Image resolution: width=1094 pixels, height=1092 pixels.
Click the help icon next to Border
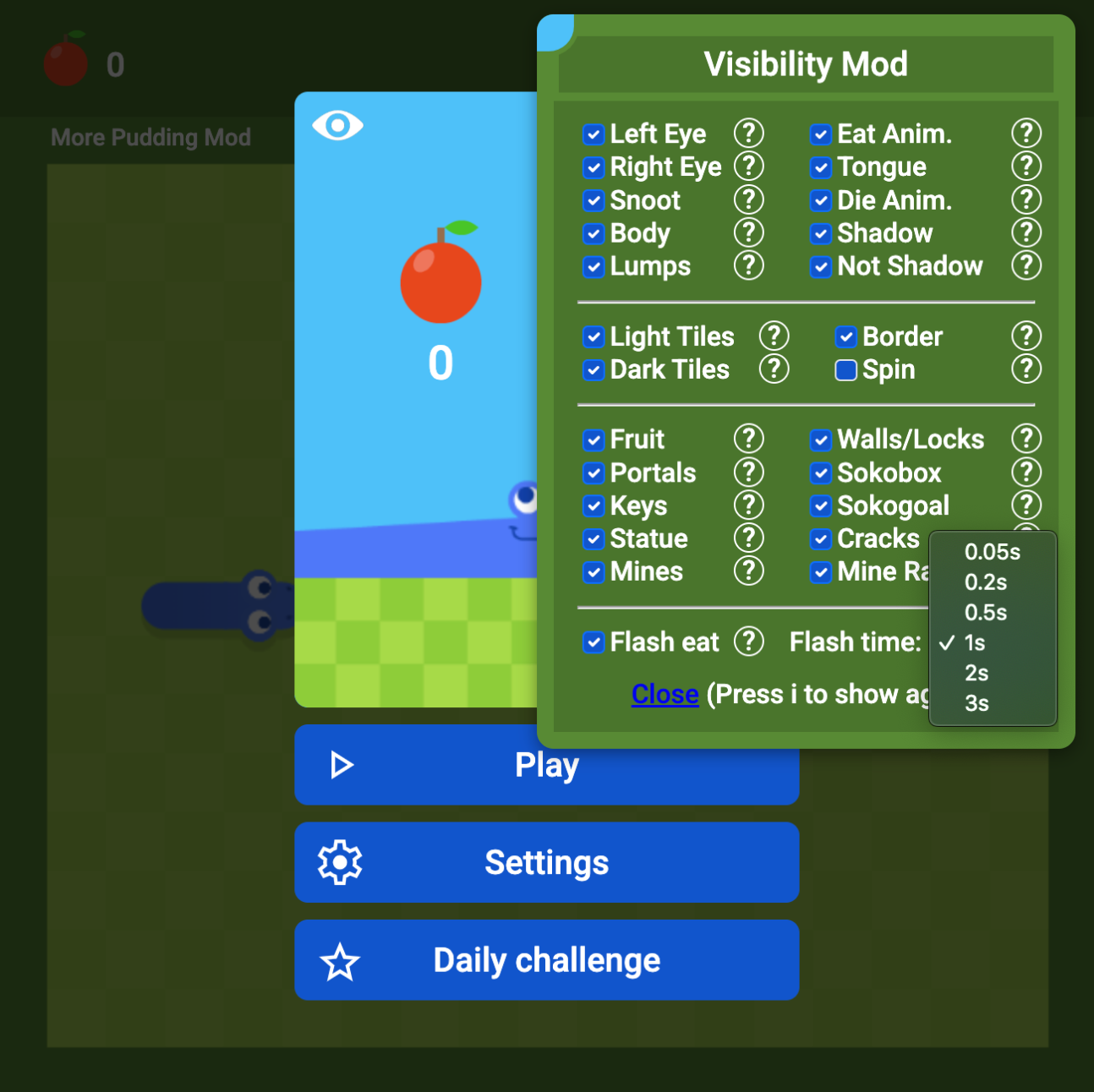[x=1026, y=336]
